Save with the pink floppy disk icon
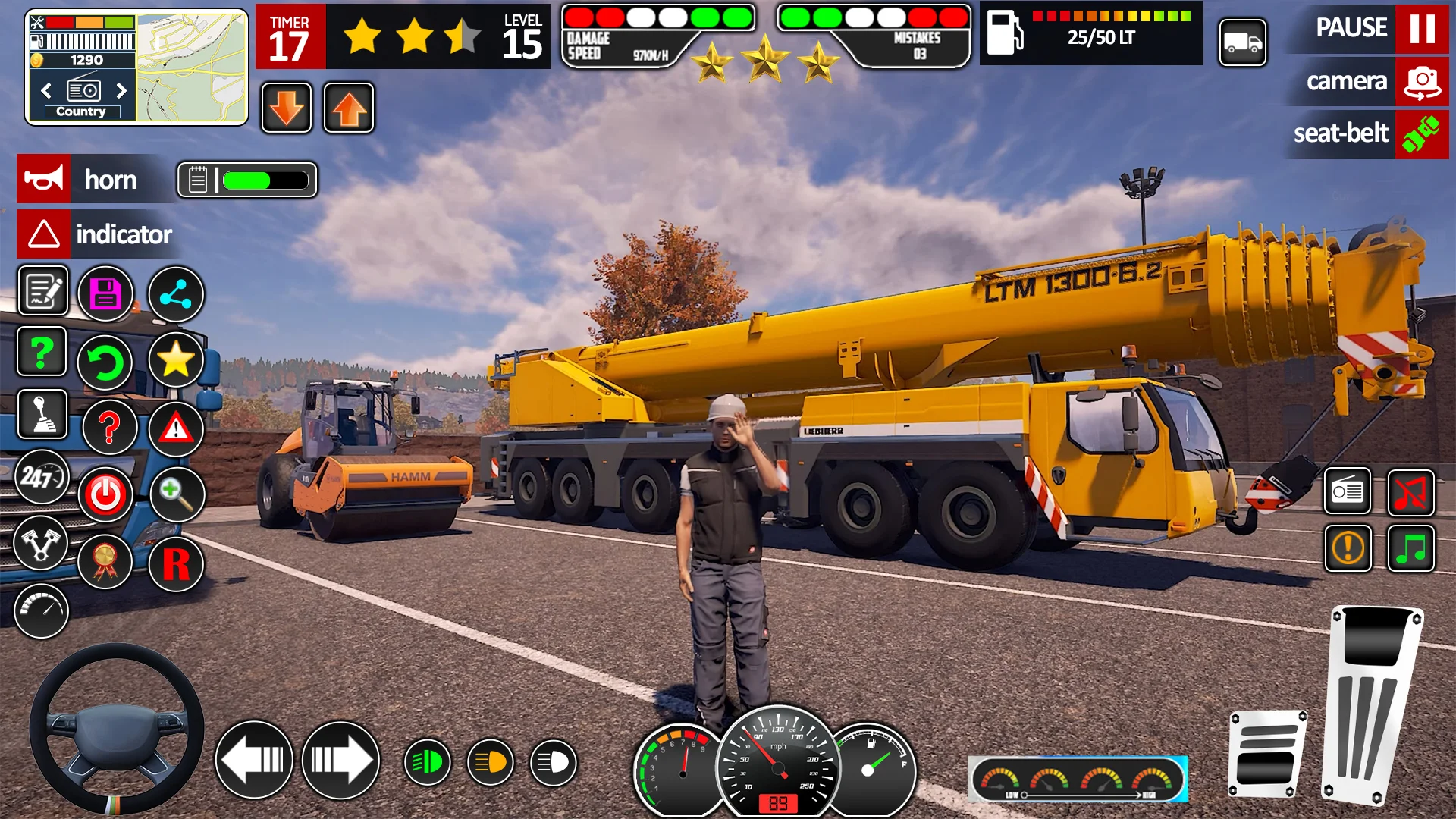This screenshot has height=819, width=1456. pyautogui.click(x=106, y=294)
